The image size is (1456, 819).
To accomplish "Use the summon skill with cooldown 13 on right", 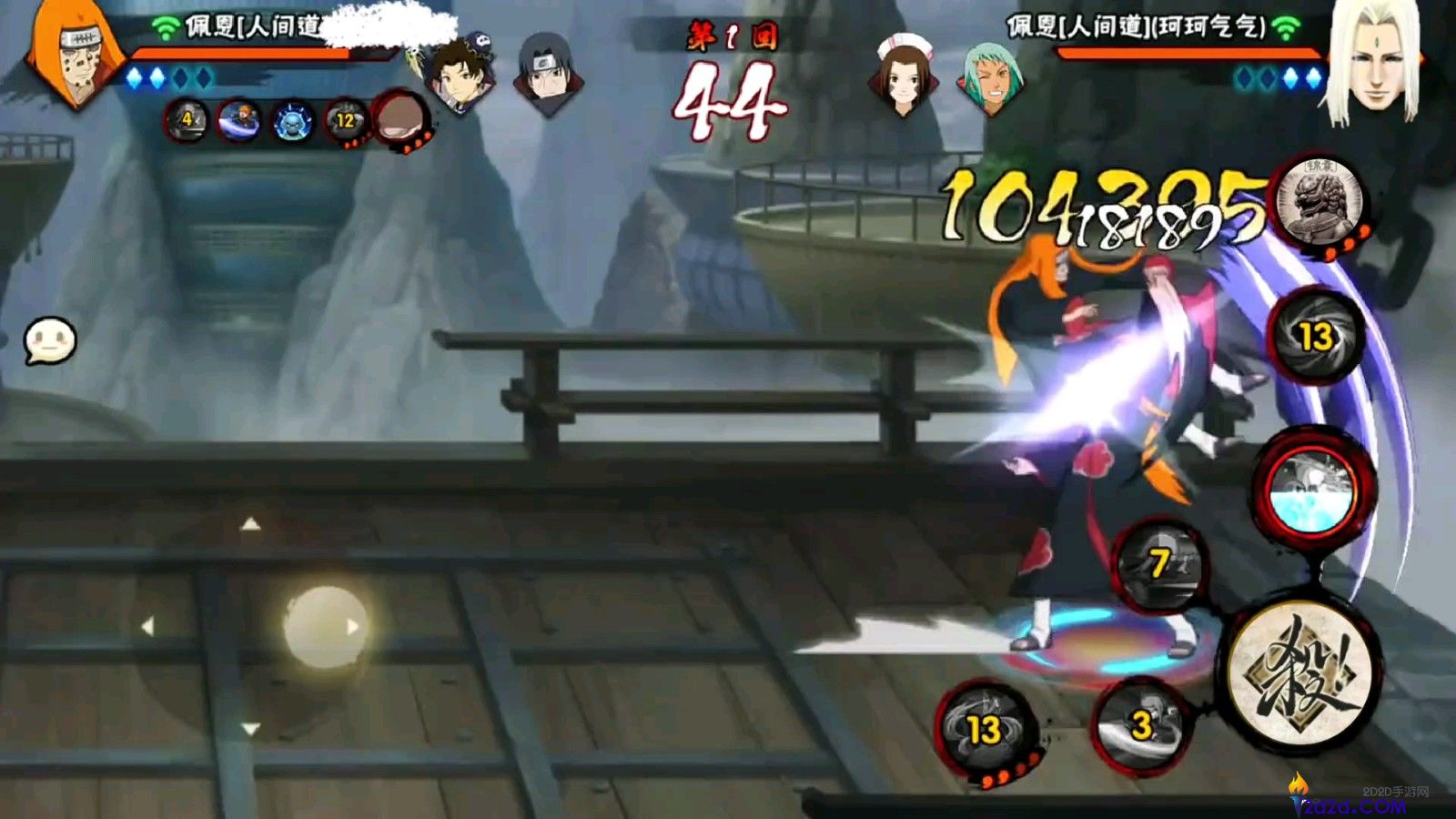I will 1316,338.
